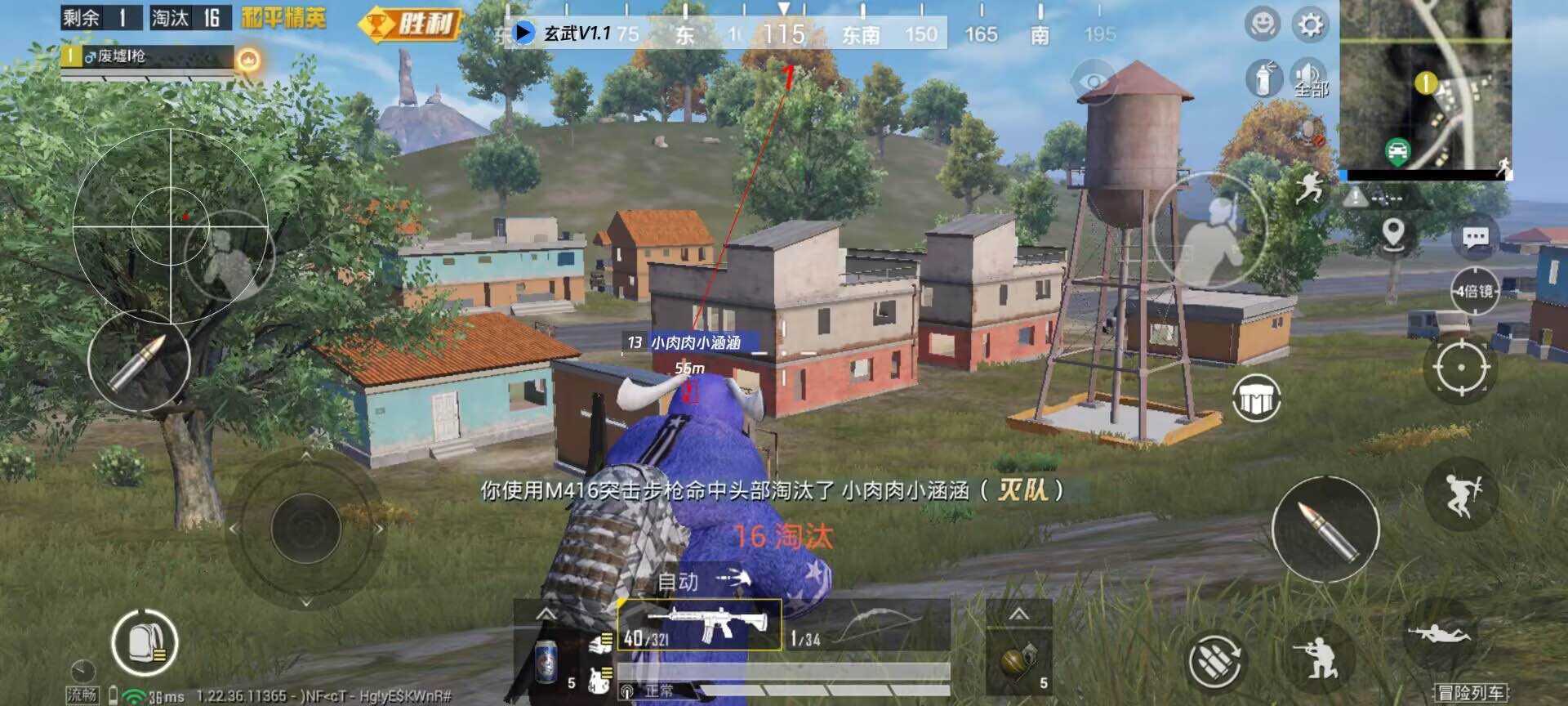
Task: Tap the left-side bullet fire button
Action: click(x=138, y=360)
